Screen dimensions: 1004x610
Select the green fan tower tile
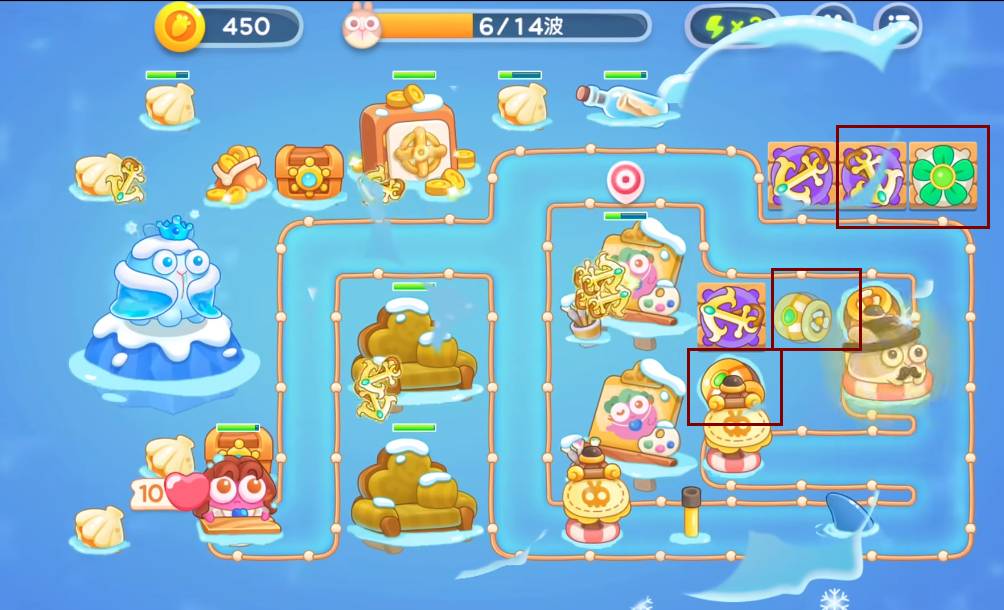(x=939, y=175)
